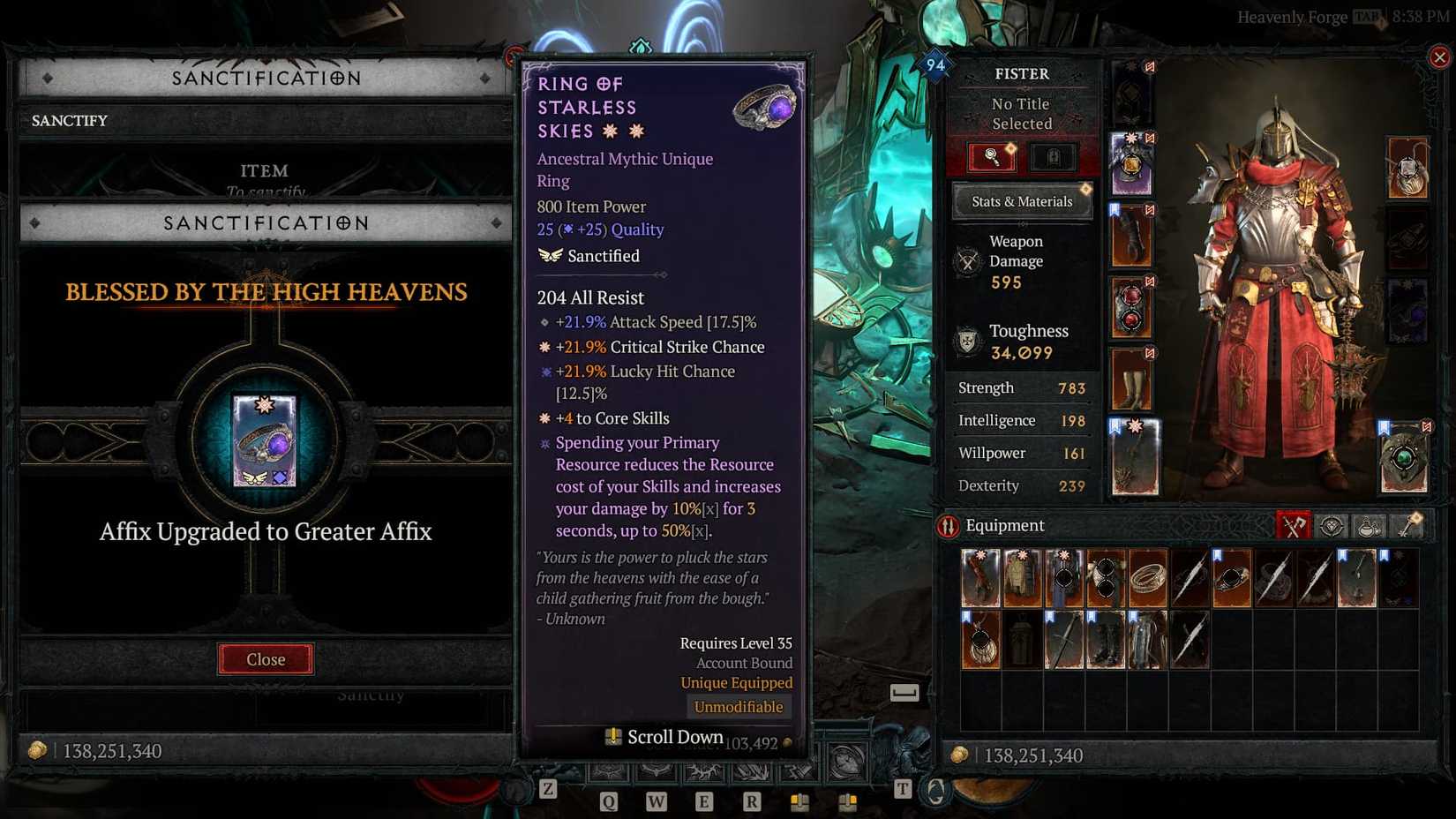Click the Close button in the Sanctification window

coord(266,659)
